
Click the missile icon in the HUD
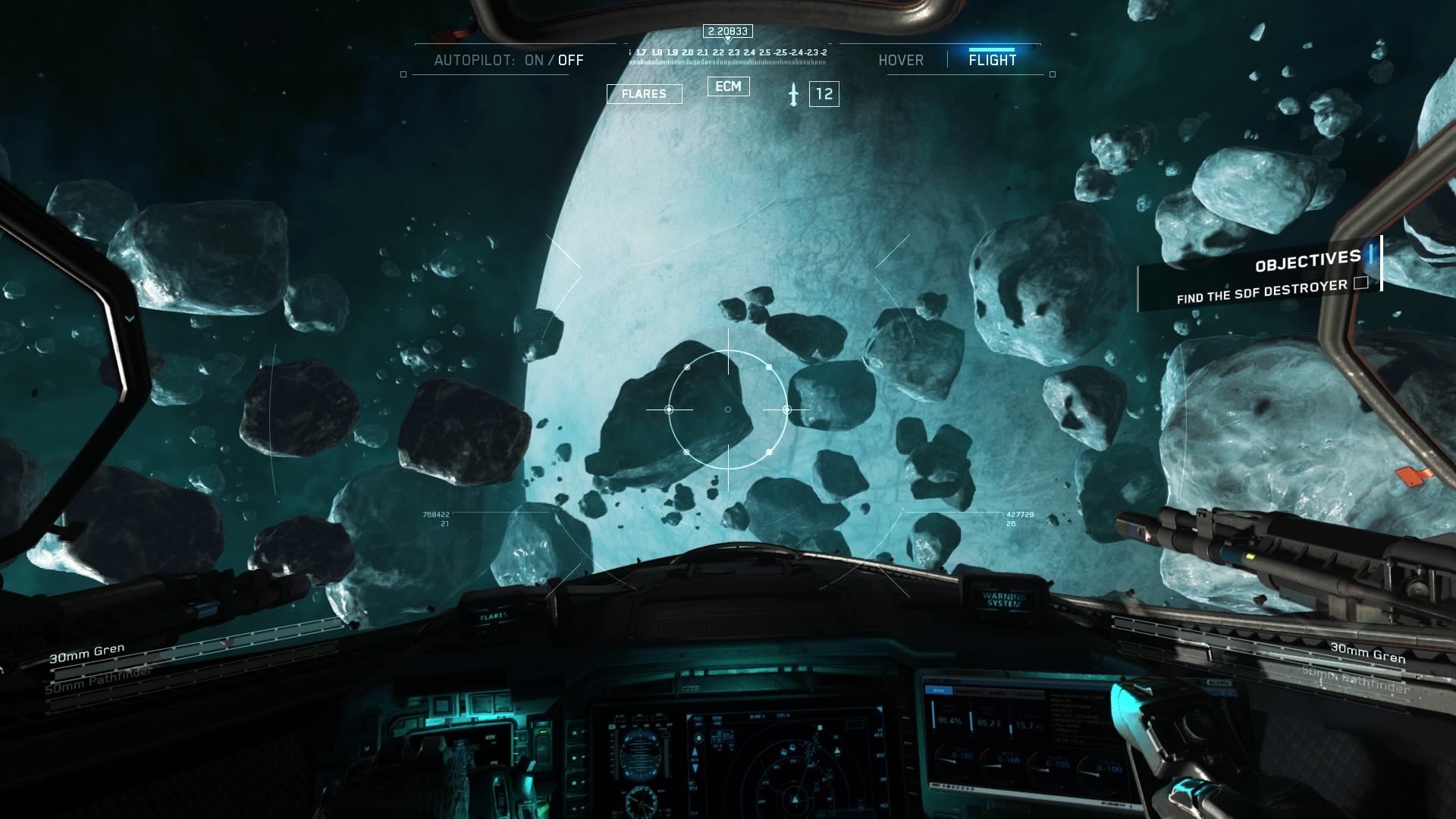(793, 95)
